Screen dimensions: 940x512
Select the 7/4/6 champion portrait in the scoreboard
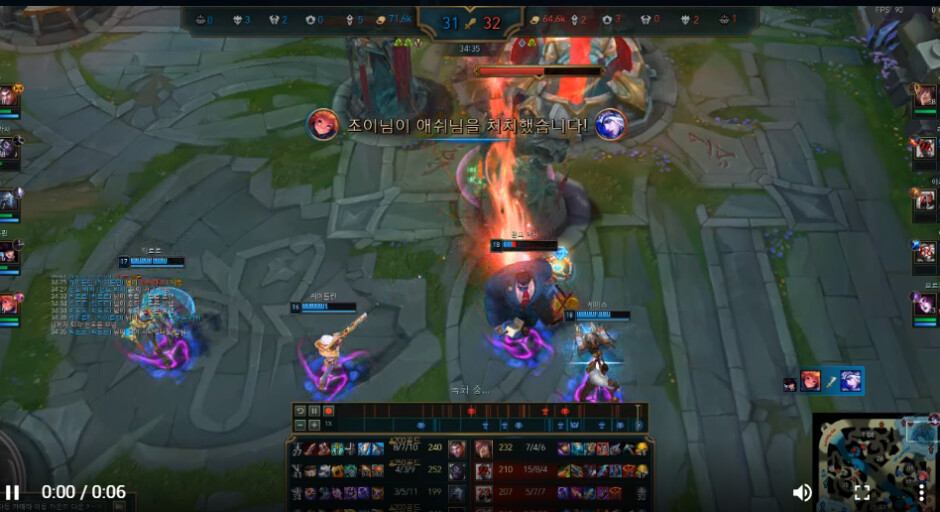484,449
